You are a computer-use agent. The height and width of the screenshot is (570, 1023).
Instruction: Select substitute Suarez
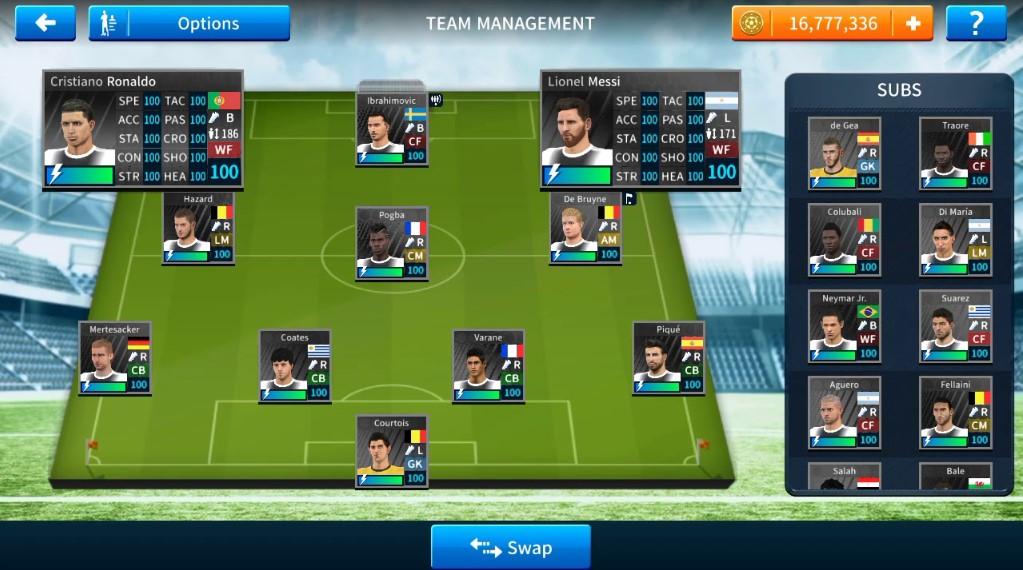coord(955,326)
